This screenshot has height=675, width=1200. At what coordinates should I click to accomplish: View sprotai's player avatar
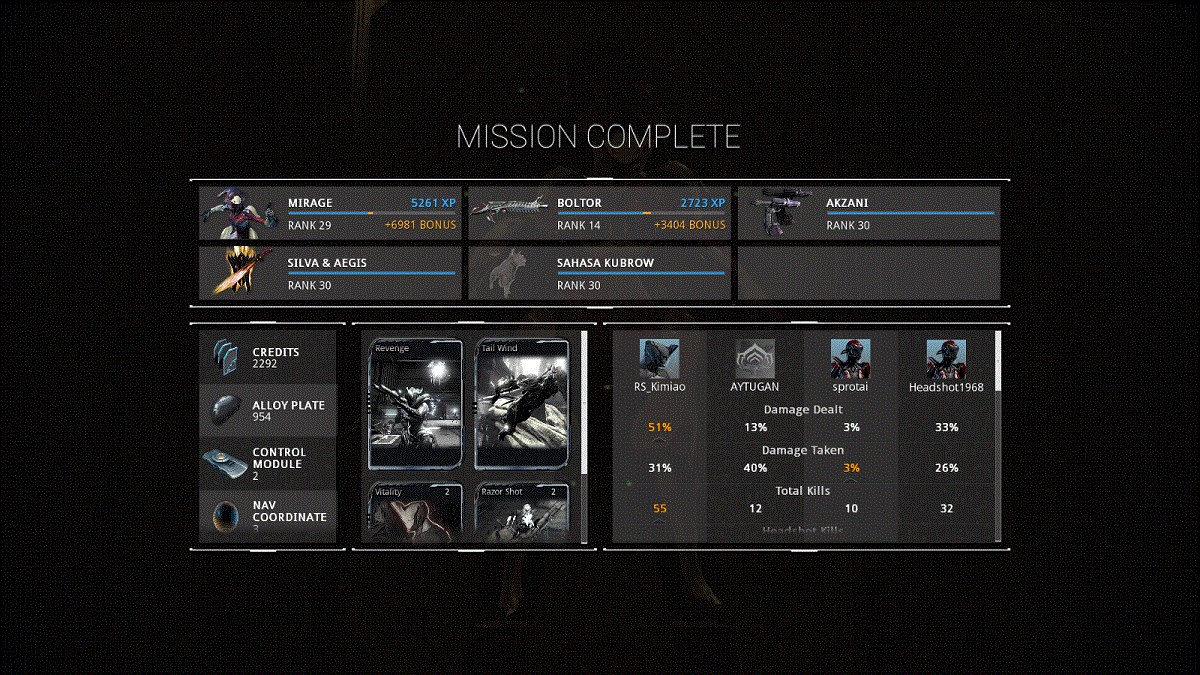850,359
